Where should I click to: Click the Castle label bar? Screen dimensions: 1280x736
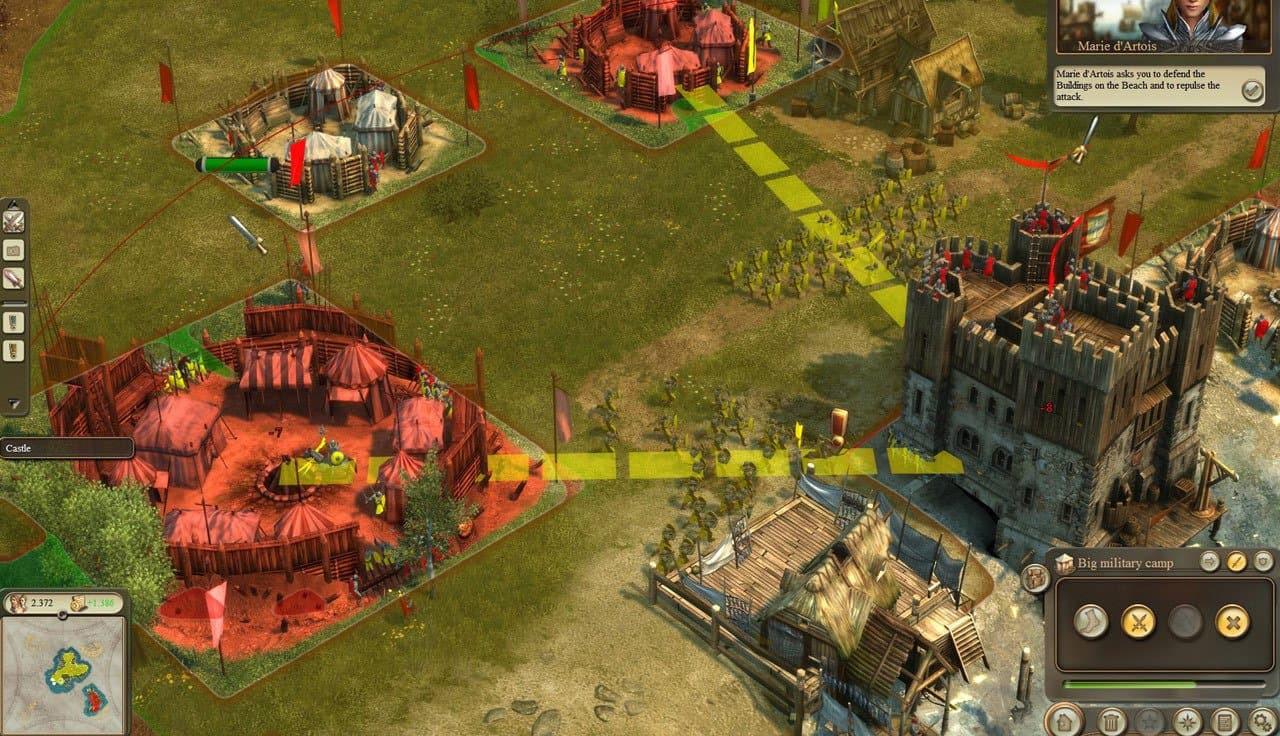point(66,448)
